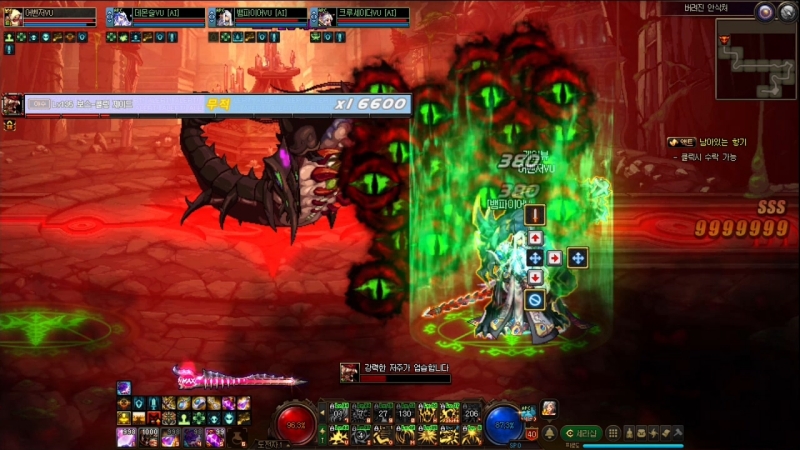Open the green 세리아 shop button
Image resolution: width=800 pixels, height=450 pixels.
coord(579,432)
